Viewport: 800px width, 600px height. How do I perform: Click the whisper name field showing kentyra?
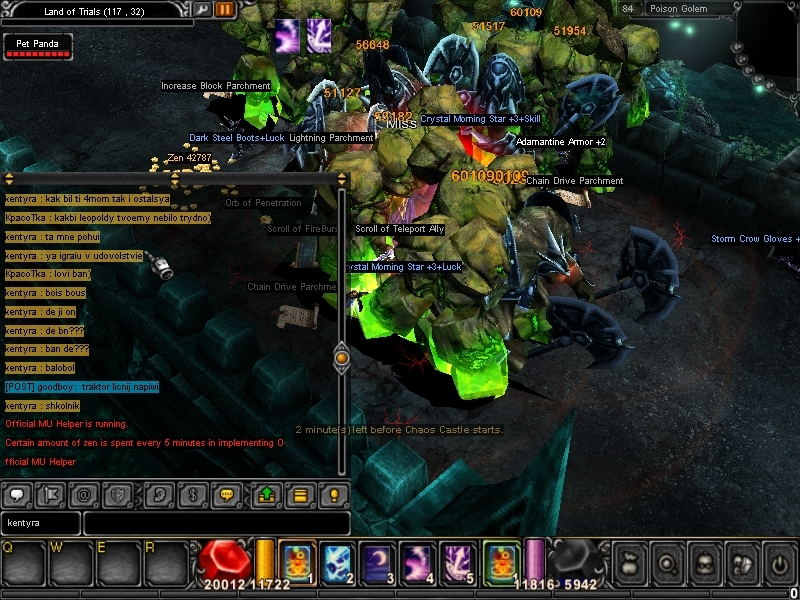(x=40, y=523)
